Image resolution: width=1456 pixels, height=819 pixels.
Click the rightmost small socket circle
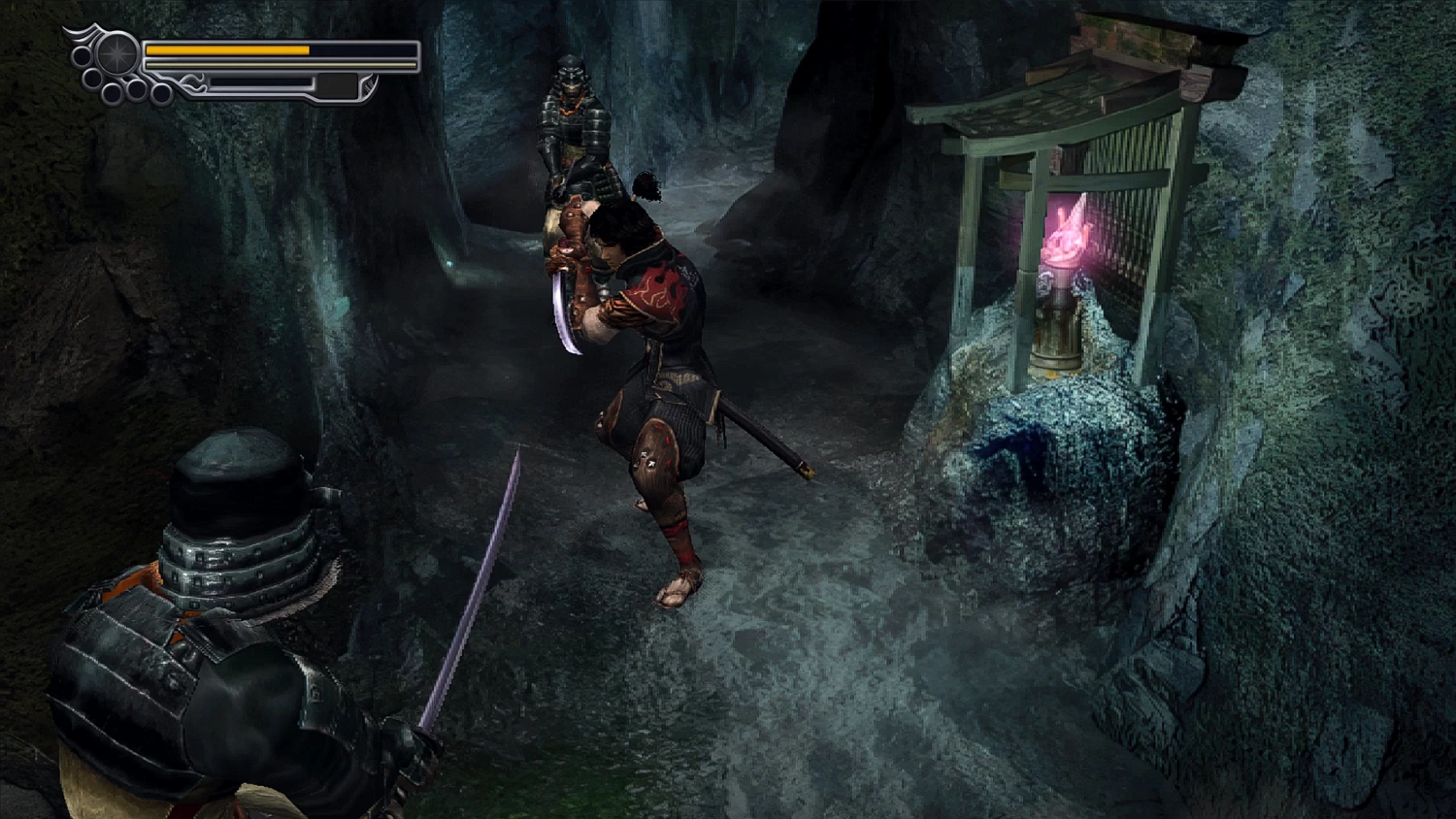[161, 92]
